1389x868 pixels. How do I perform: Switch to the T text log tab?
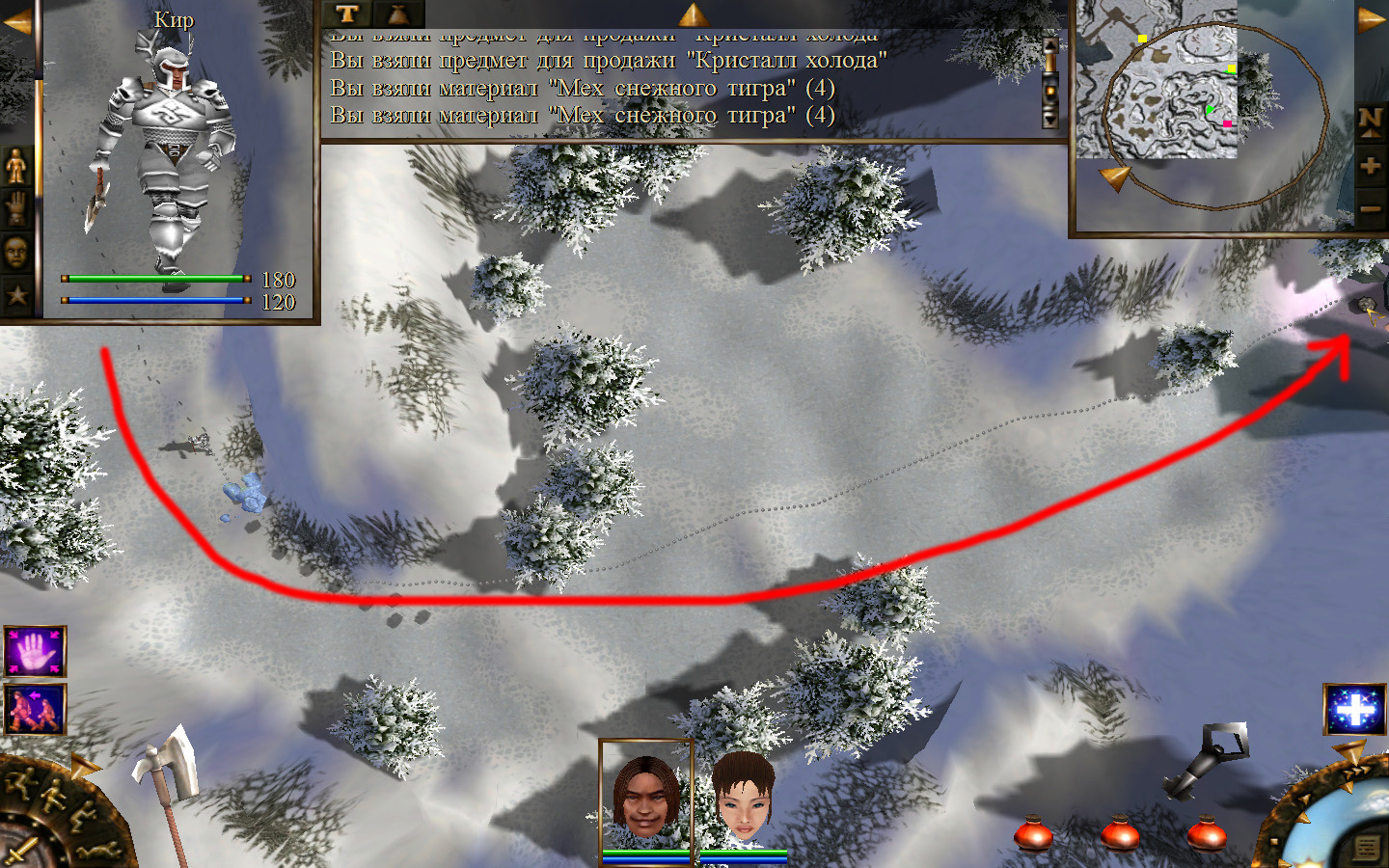coord(347,14)
